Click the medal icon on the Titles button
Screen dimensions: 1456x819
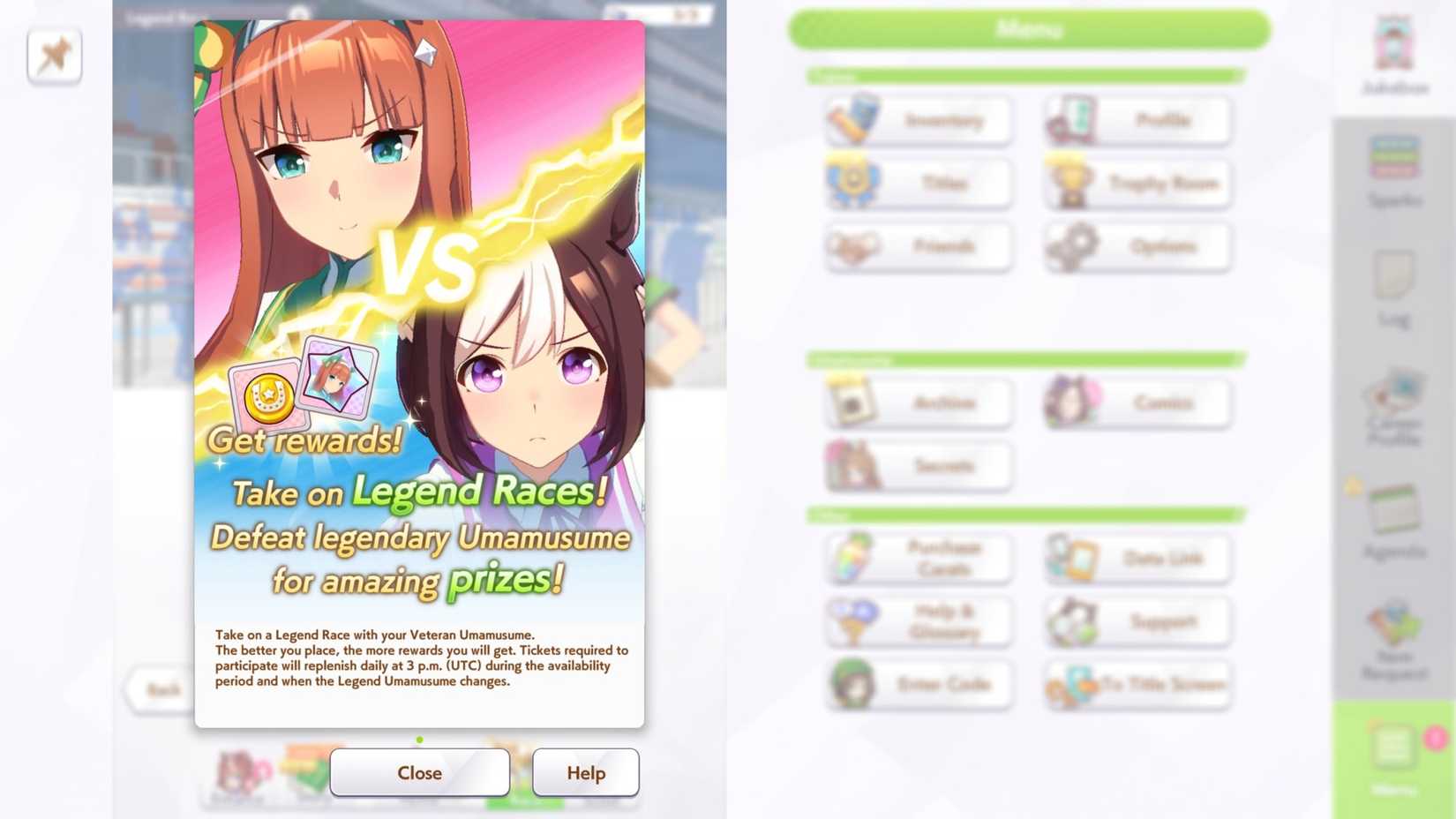point(852,183)
